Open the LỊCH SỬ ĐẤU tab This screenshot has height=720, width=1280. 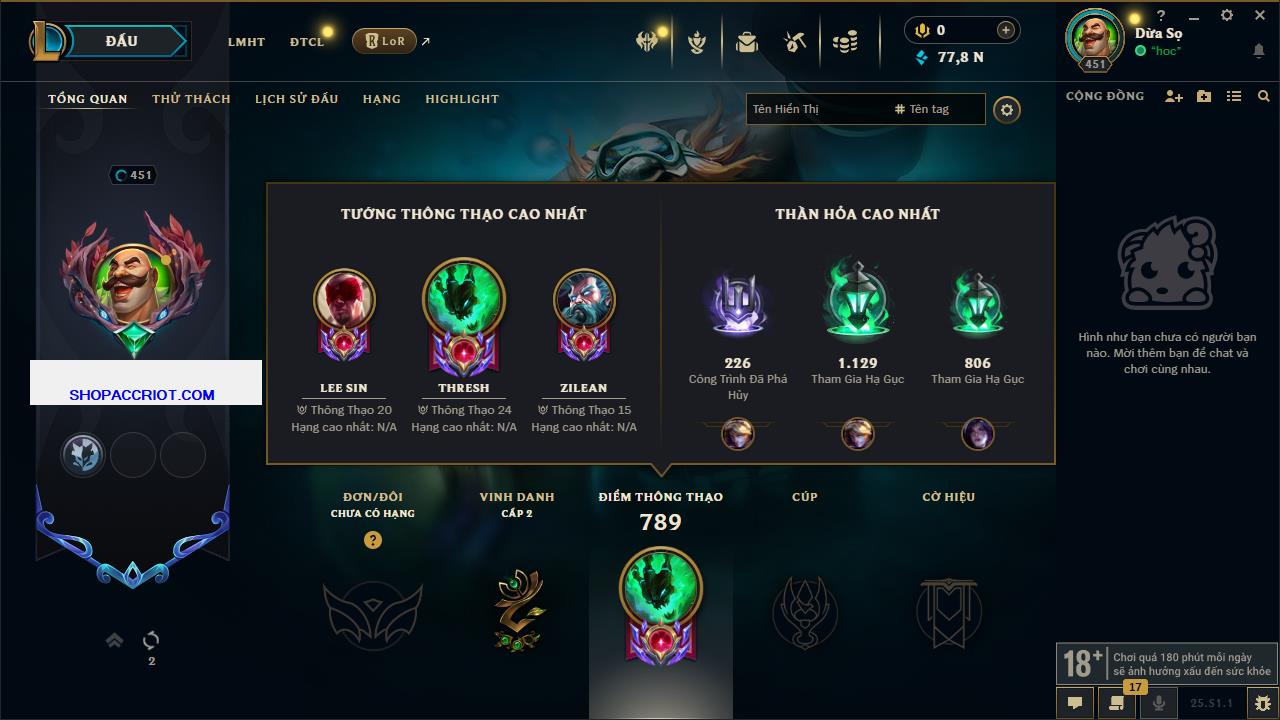pyautogui.click(x=296, y=99)
